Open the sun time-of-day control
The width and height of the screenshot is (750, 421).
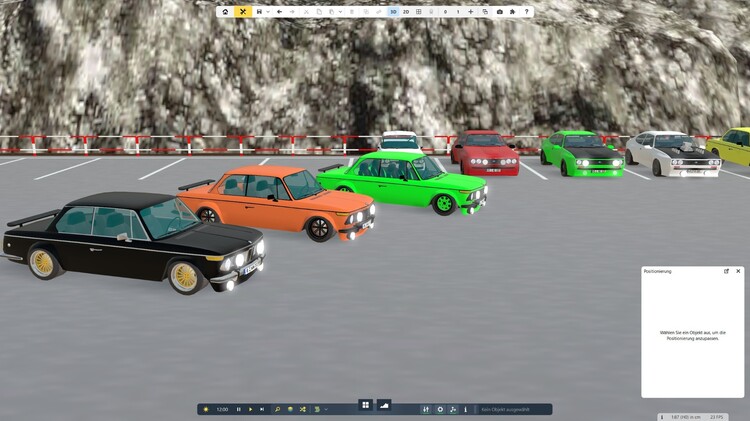[206, 409]
